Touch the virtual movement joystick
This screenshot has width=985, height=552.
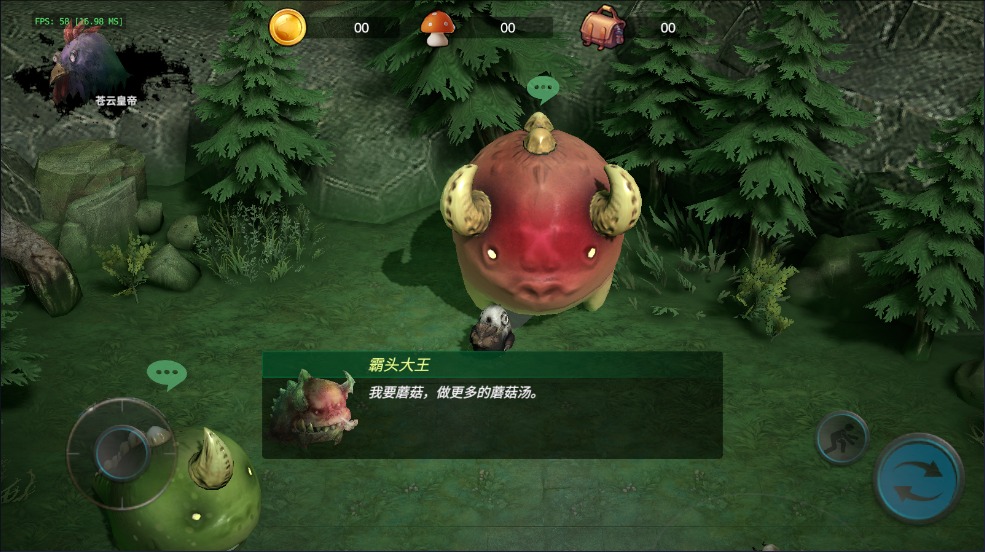[x=121, y=452]
